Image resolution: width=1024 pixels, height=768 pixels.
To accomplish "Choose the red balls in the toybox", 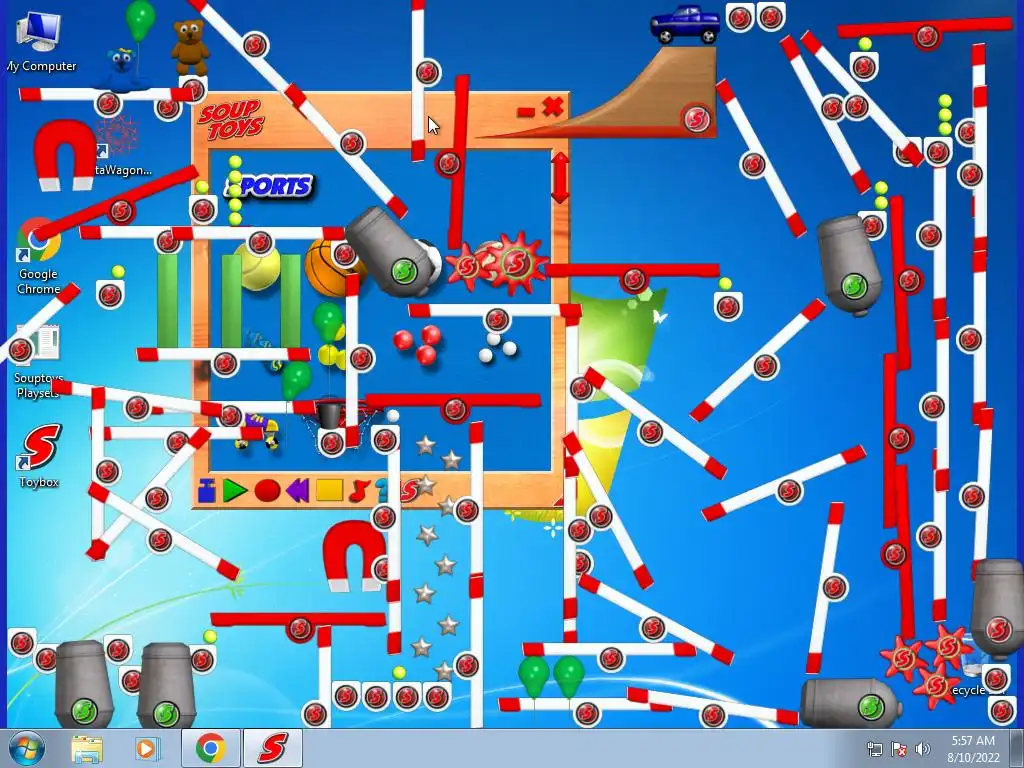I will click(417, 344).
